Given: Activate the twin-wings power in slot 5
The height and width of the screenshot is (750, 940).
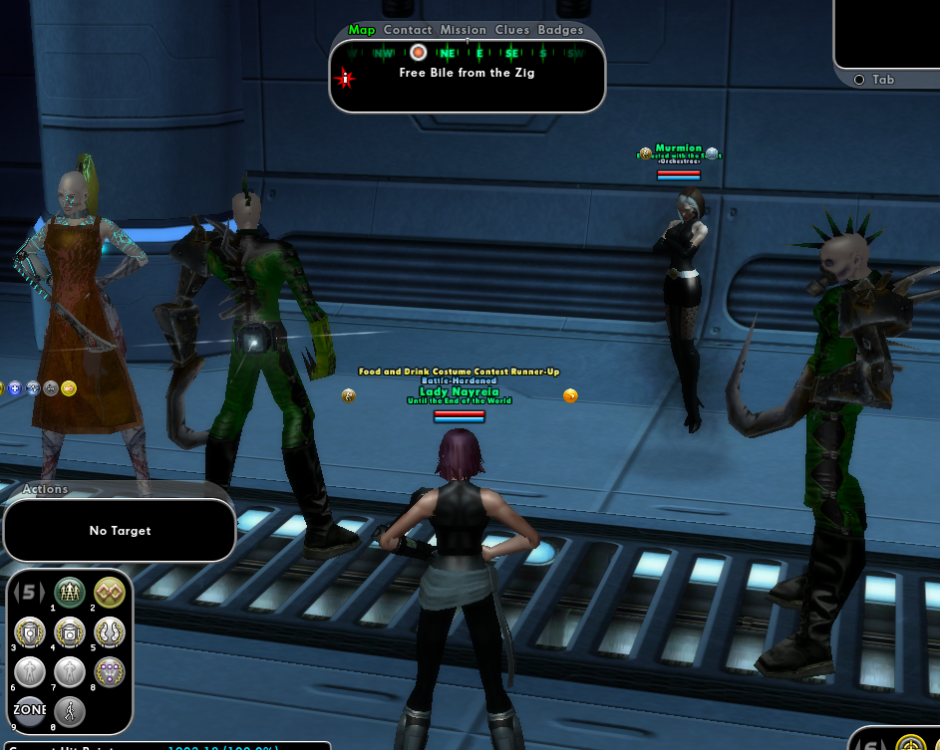Looking at the screenshot, I should pos(109,632).
